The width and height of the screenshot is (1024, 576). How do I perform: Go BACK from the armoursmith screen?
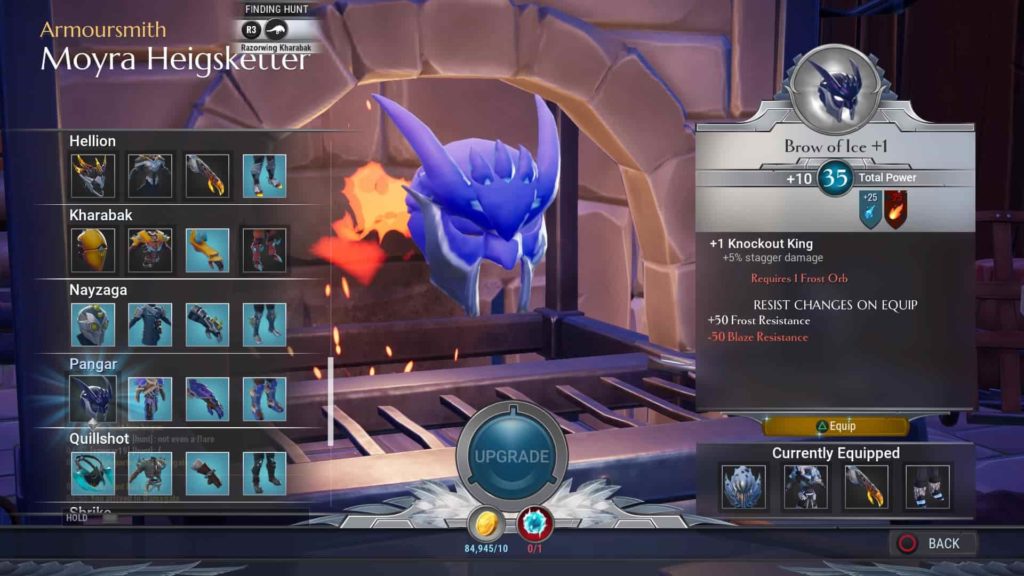[x=932, y=543]
